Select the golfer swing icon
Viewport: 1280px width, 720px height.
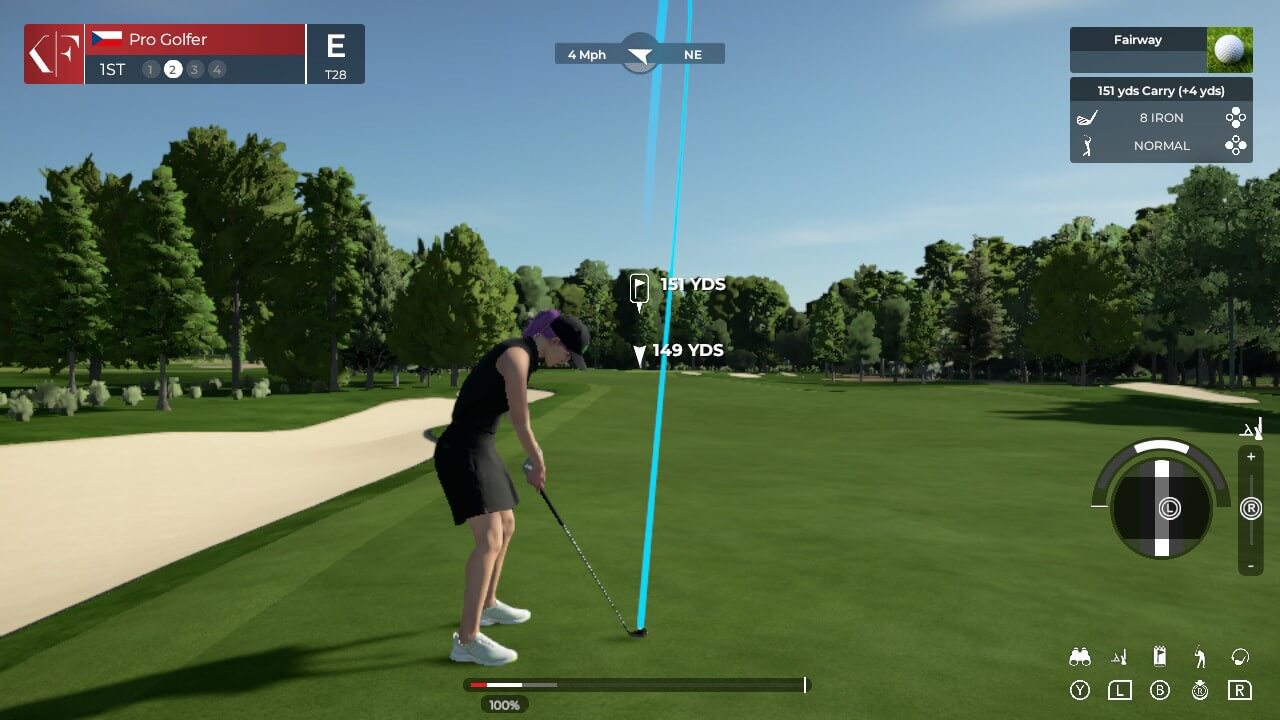(1200, 657)
